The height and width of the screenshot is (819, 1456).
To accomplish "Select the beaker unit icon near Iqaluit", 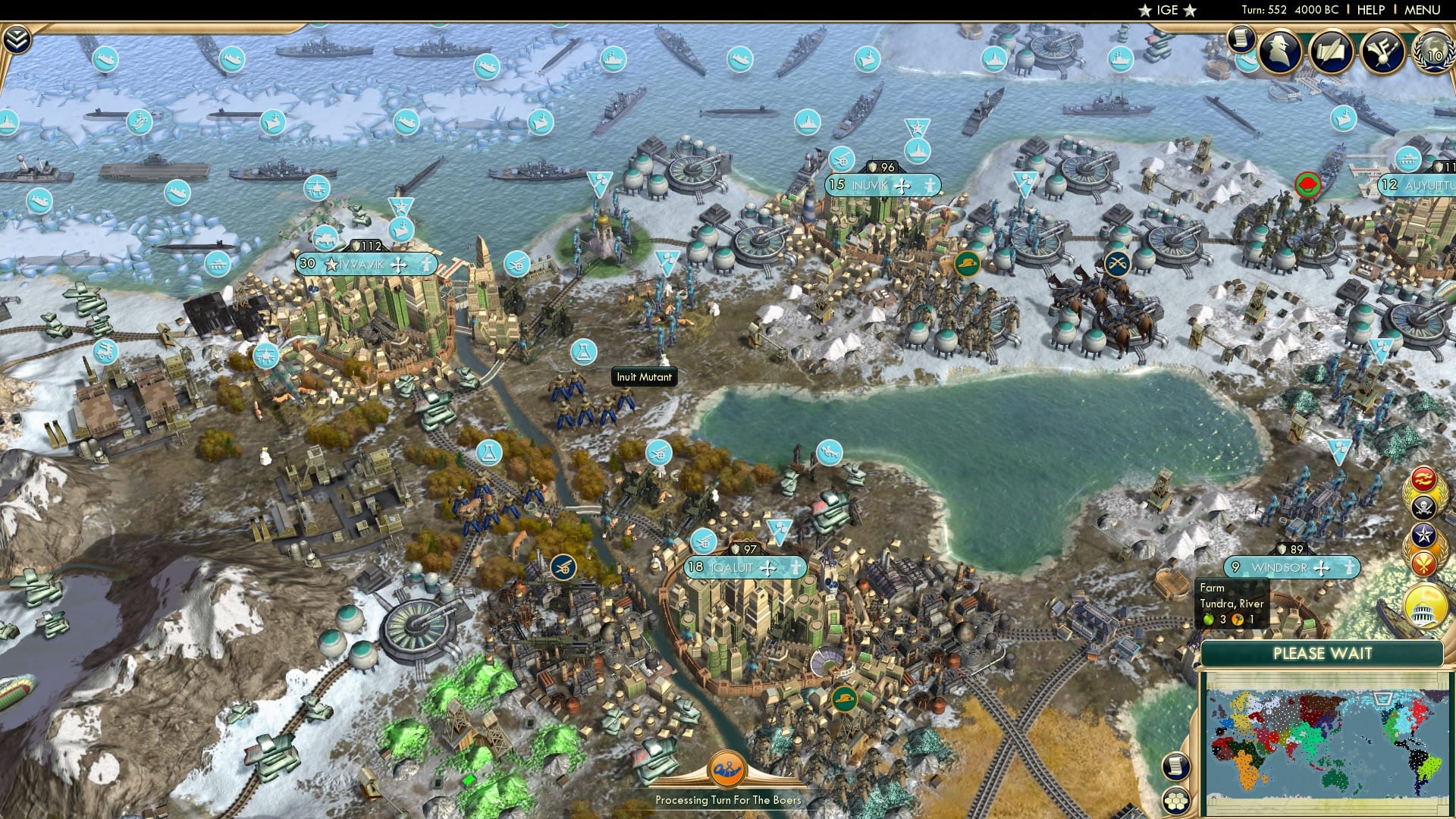I will pos(488,453).
